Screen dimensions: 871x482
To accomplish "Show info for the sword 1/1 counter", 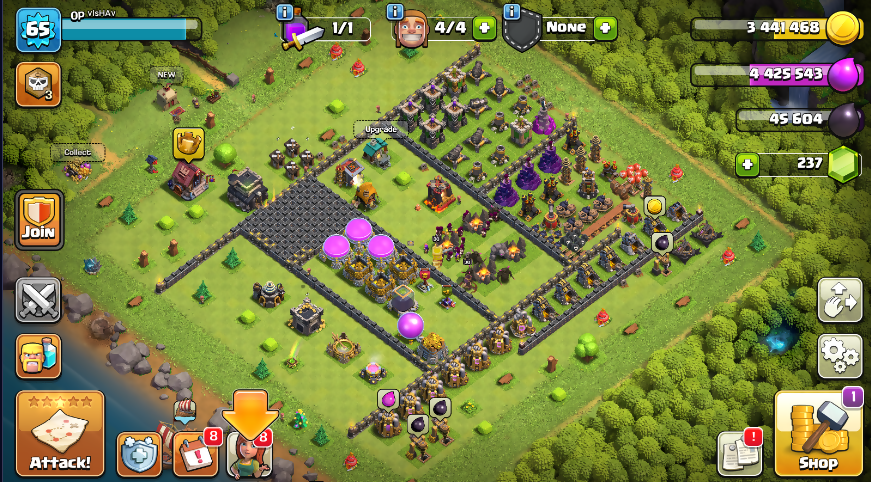I will click(x=285, y=12).
